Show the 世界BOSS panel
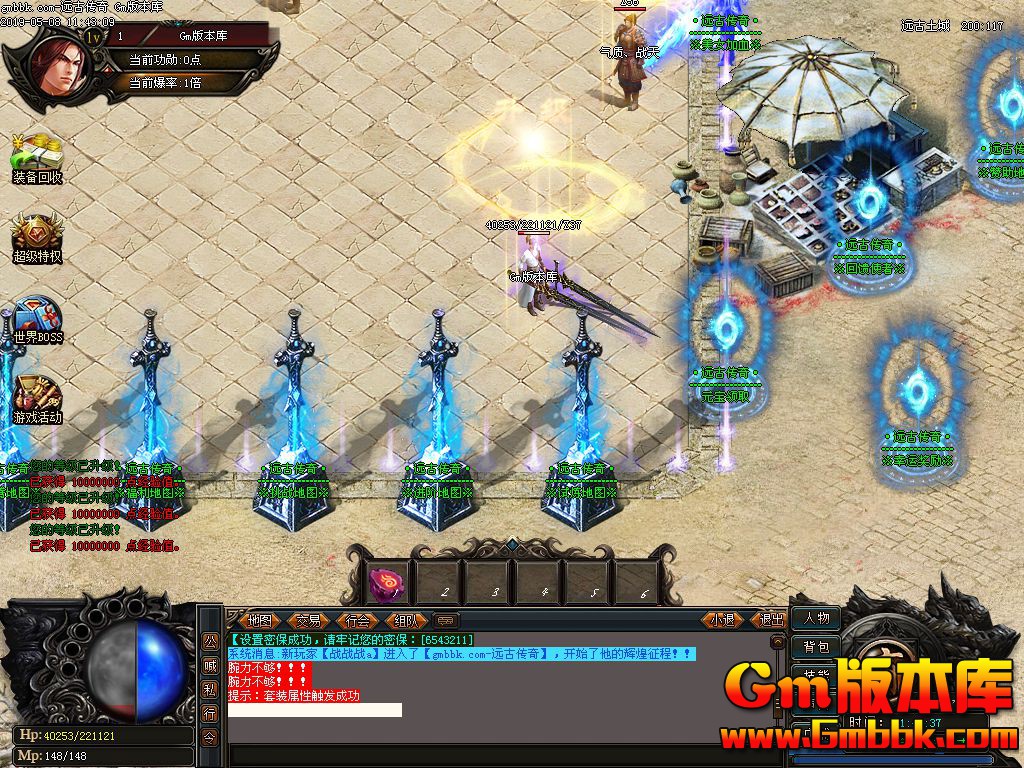Viewport: 1024px width, 768px height. tap(37, 319)
